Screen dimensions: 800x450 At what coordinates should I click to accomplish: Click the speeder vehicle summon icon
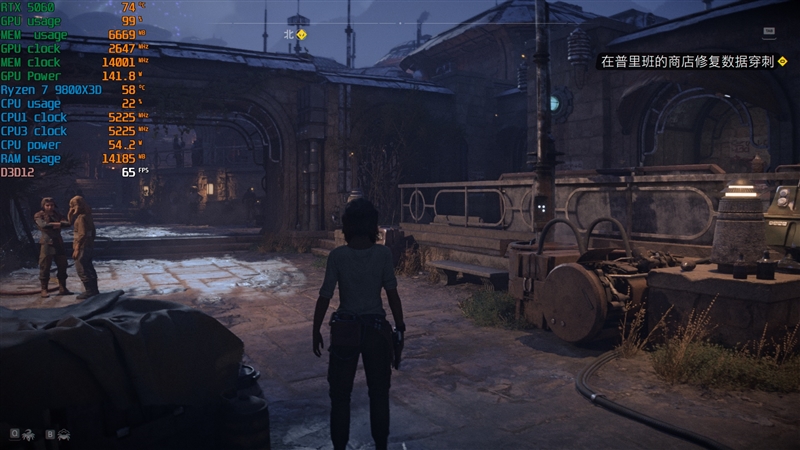click(x=64, y=435)
